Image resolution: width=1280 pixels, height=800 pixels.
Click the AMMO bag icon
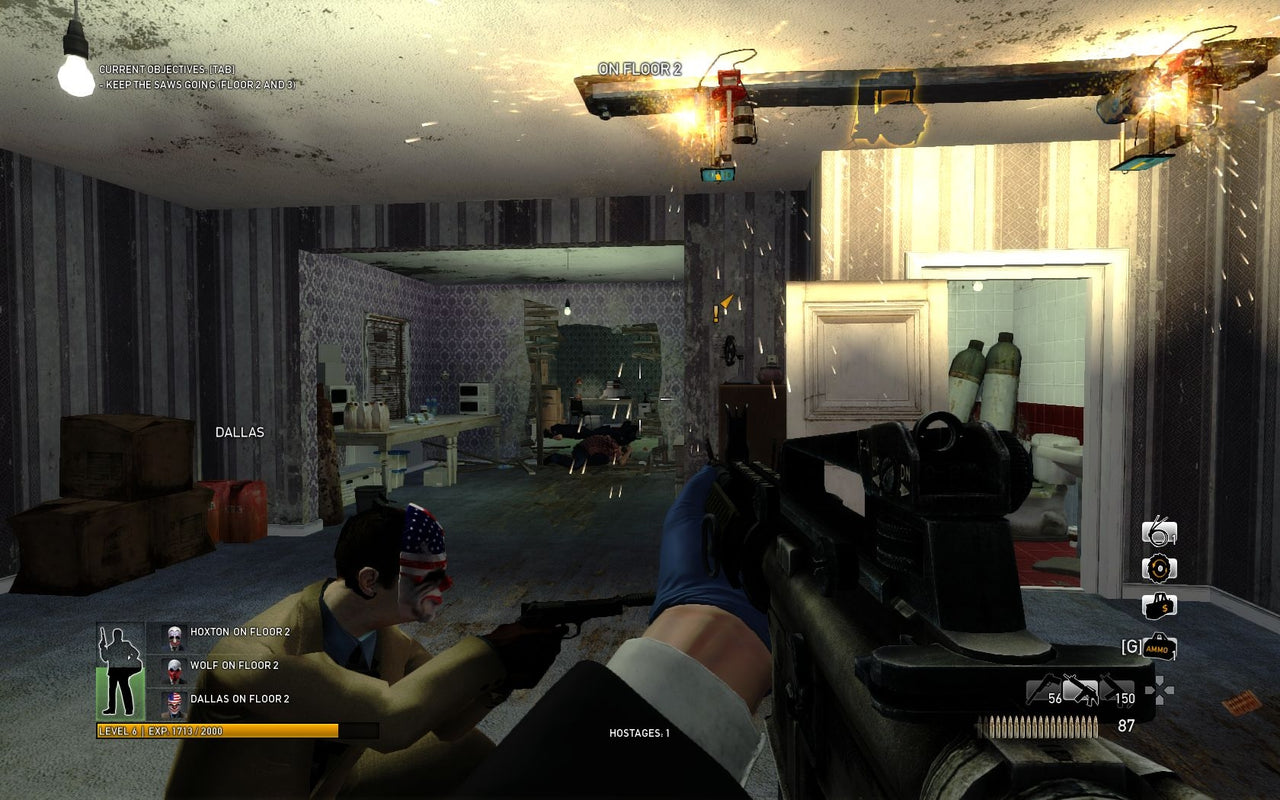1160,645
